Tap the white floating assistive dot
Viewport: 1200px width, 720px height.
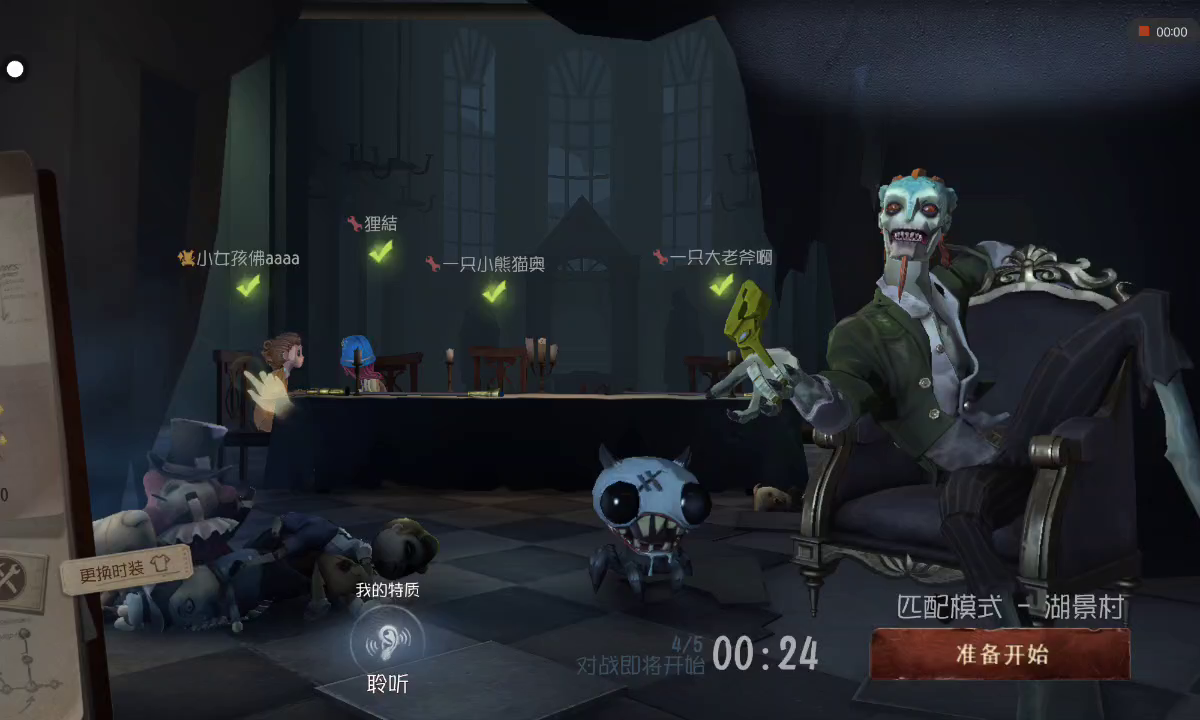15,69
